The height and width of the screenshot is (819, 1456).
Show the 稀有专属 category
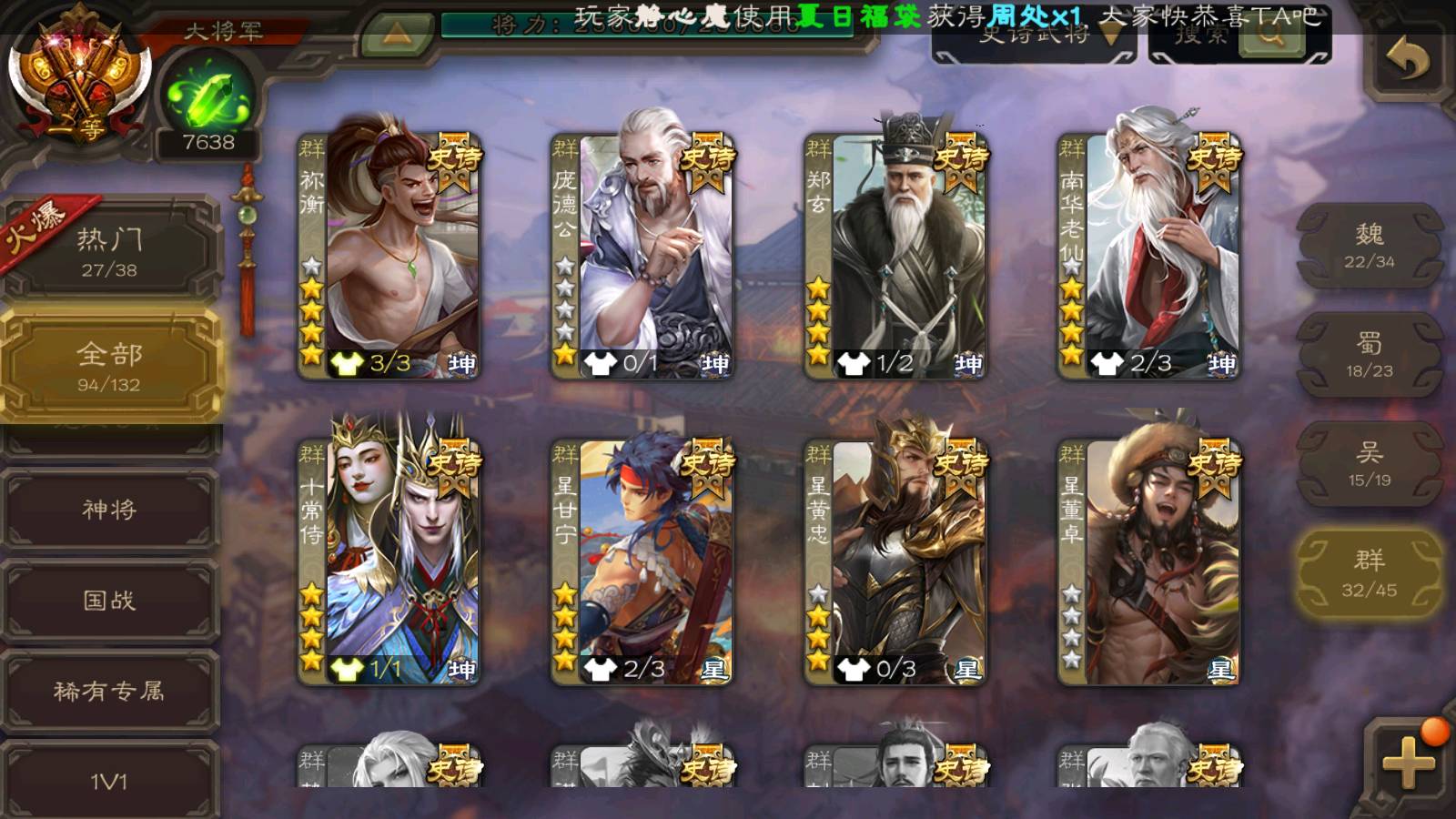point(109,691)
